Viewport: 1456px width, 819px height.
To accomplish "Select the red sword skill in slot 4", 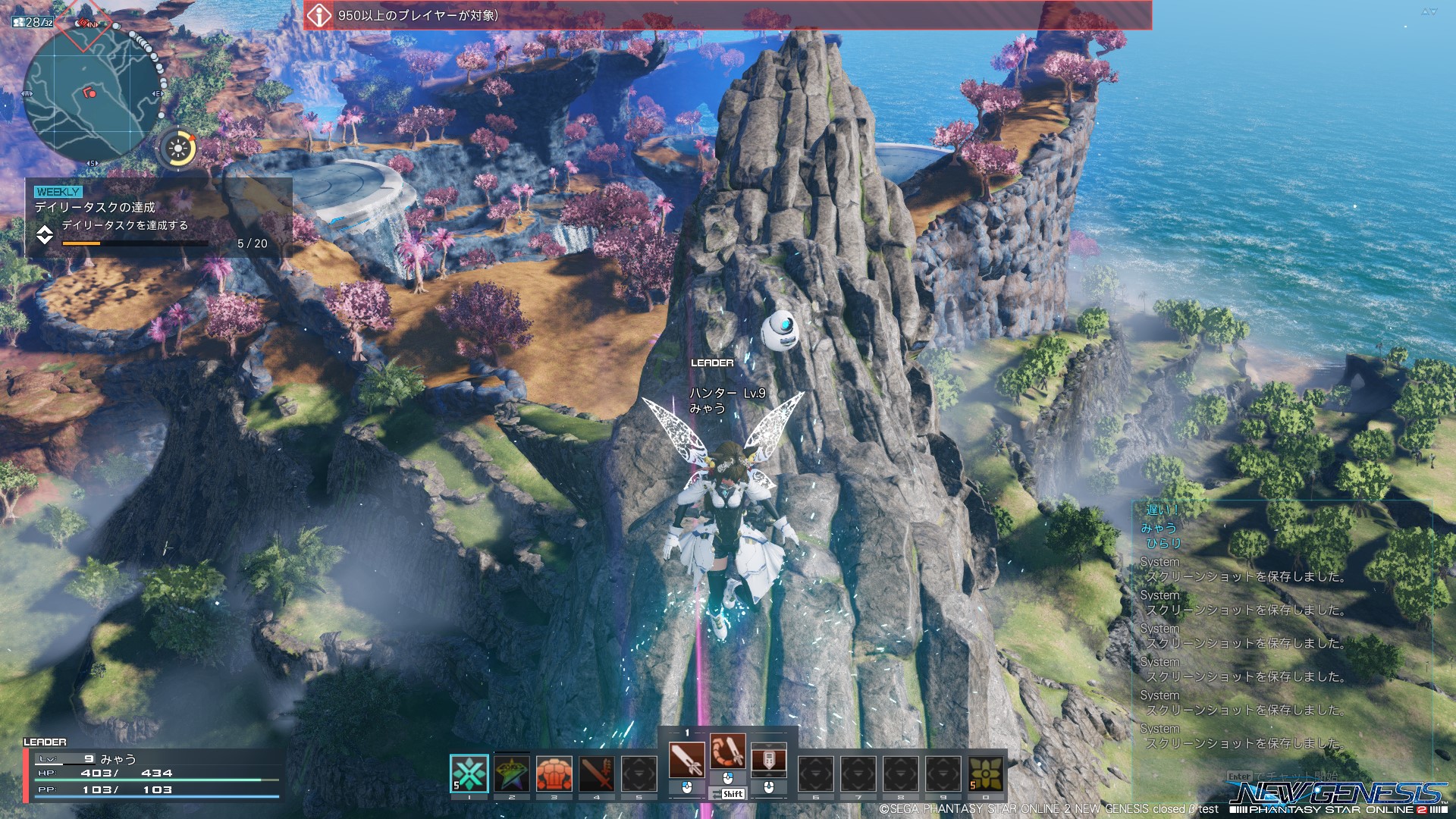I will [597, 774].
